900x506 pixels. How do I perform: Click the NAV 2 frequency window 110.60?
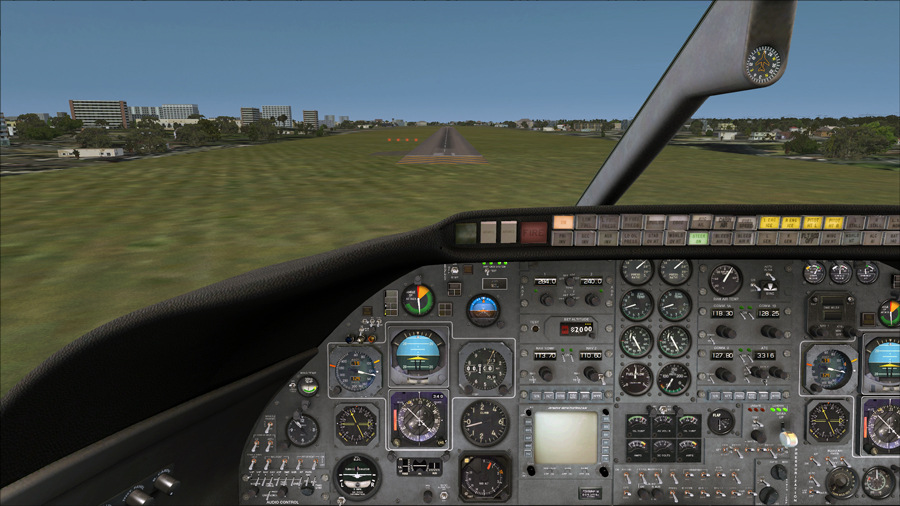click(x=590, y=355)
